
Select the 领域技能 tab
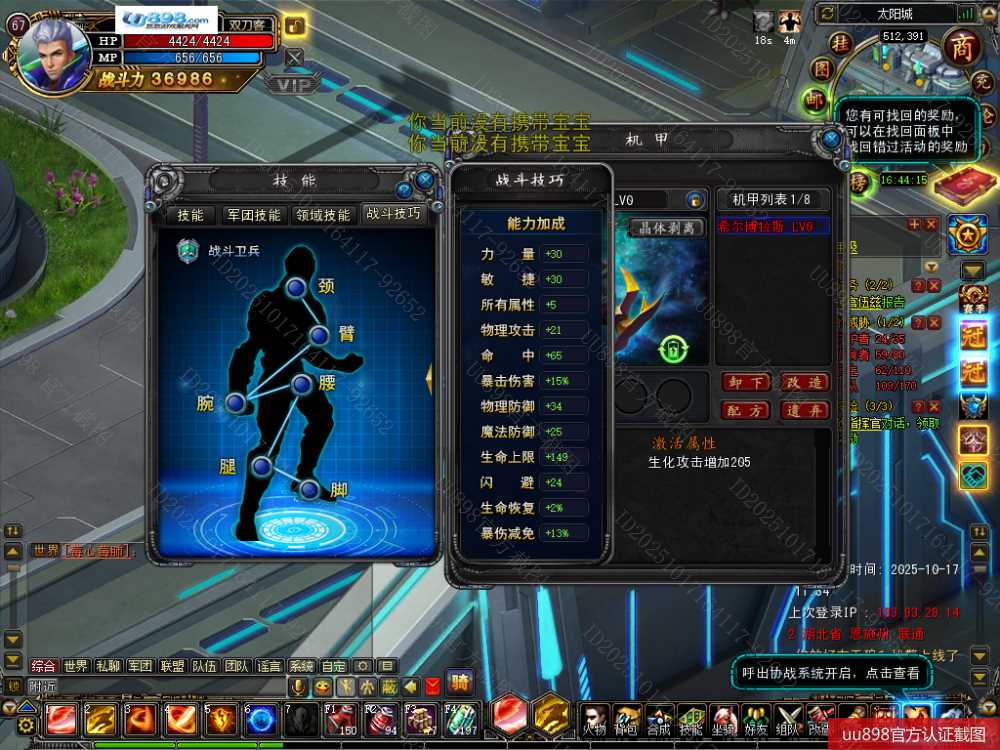[323, 215]
